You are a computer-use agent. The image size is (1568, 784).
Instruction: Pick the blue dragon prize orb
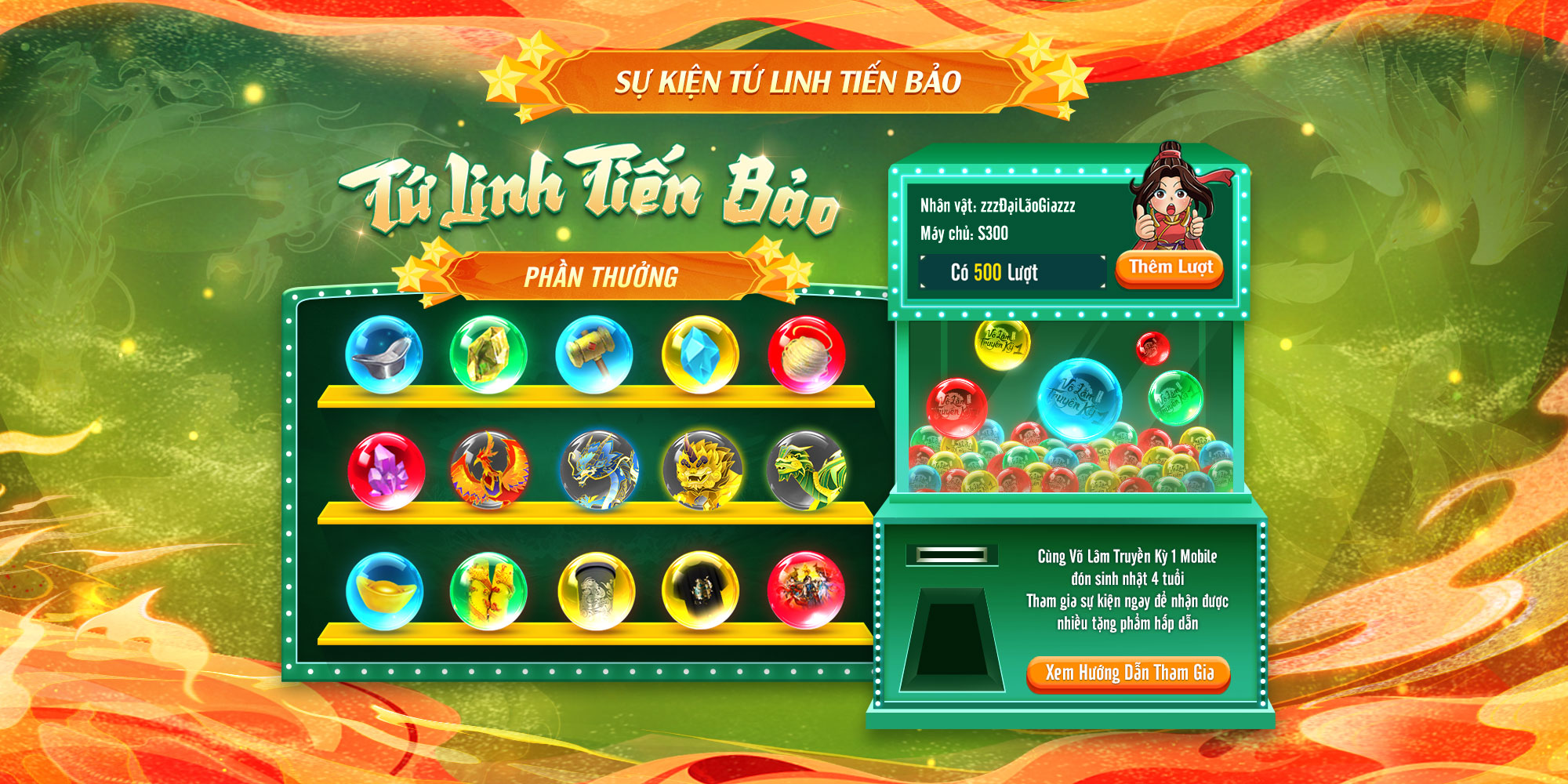tap(599, 470)
